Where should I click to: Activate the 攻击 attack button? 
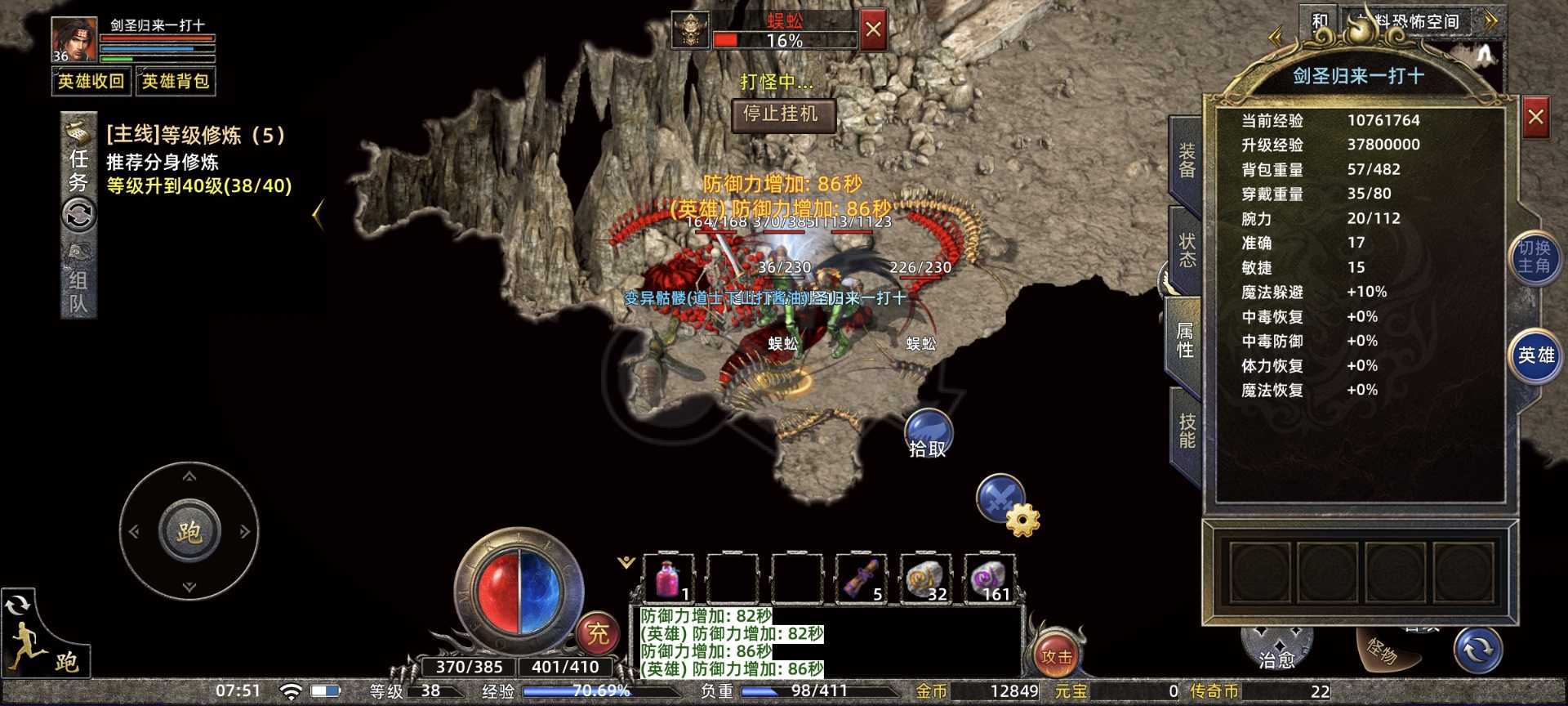click(x=1056, y=655)
